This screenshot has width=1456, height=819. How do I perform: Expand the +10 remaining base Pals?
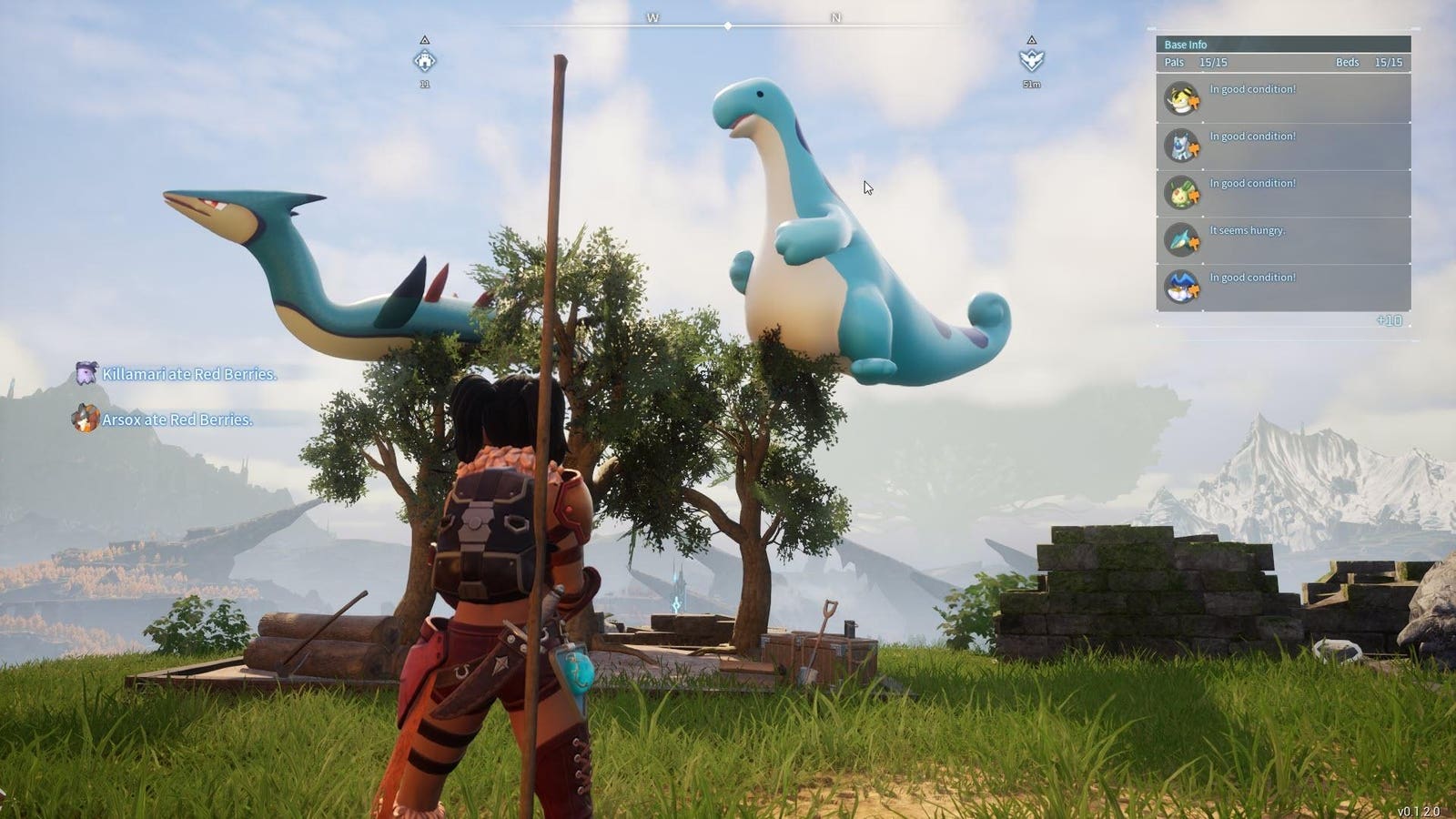[x=1389, y=321]
